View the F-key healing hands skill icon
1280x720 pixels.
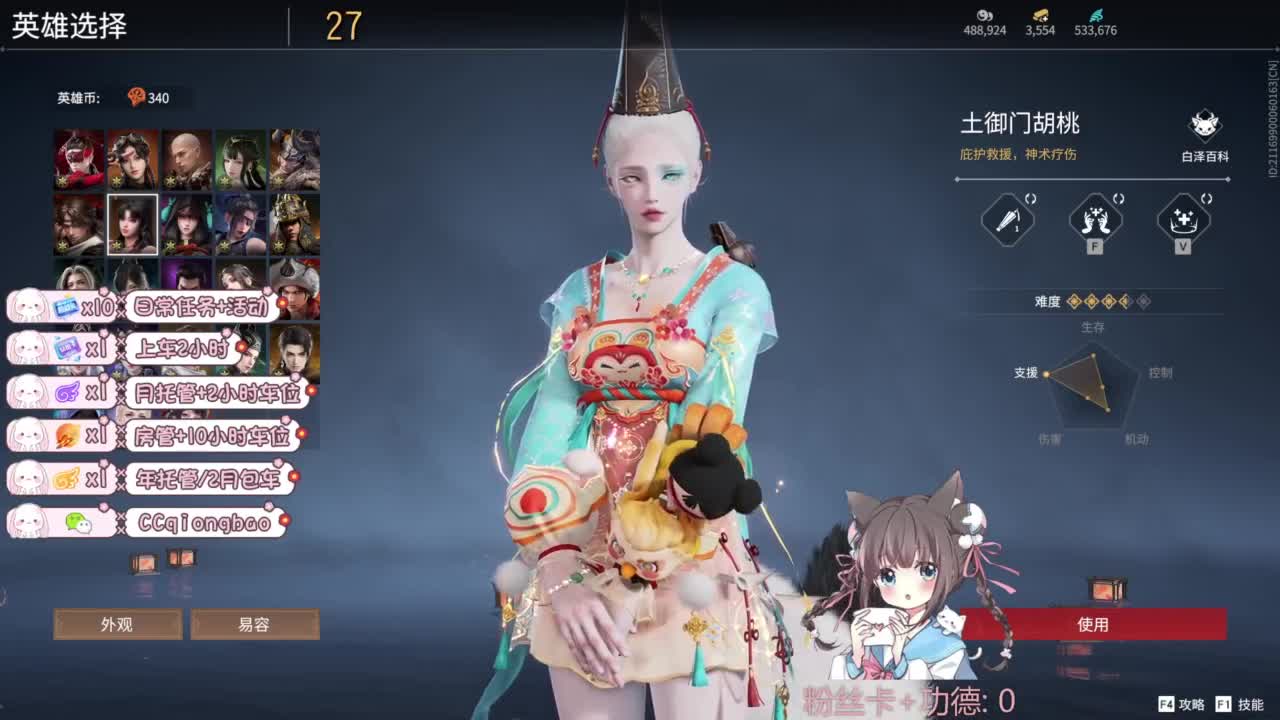click(x=1096, y=218)
